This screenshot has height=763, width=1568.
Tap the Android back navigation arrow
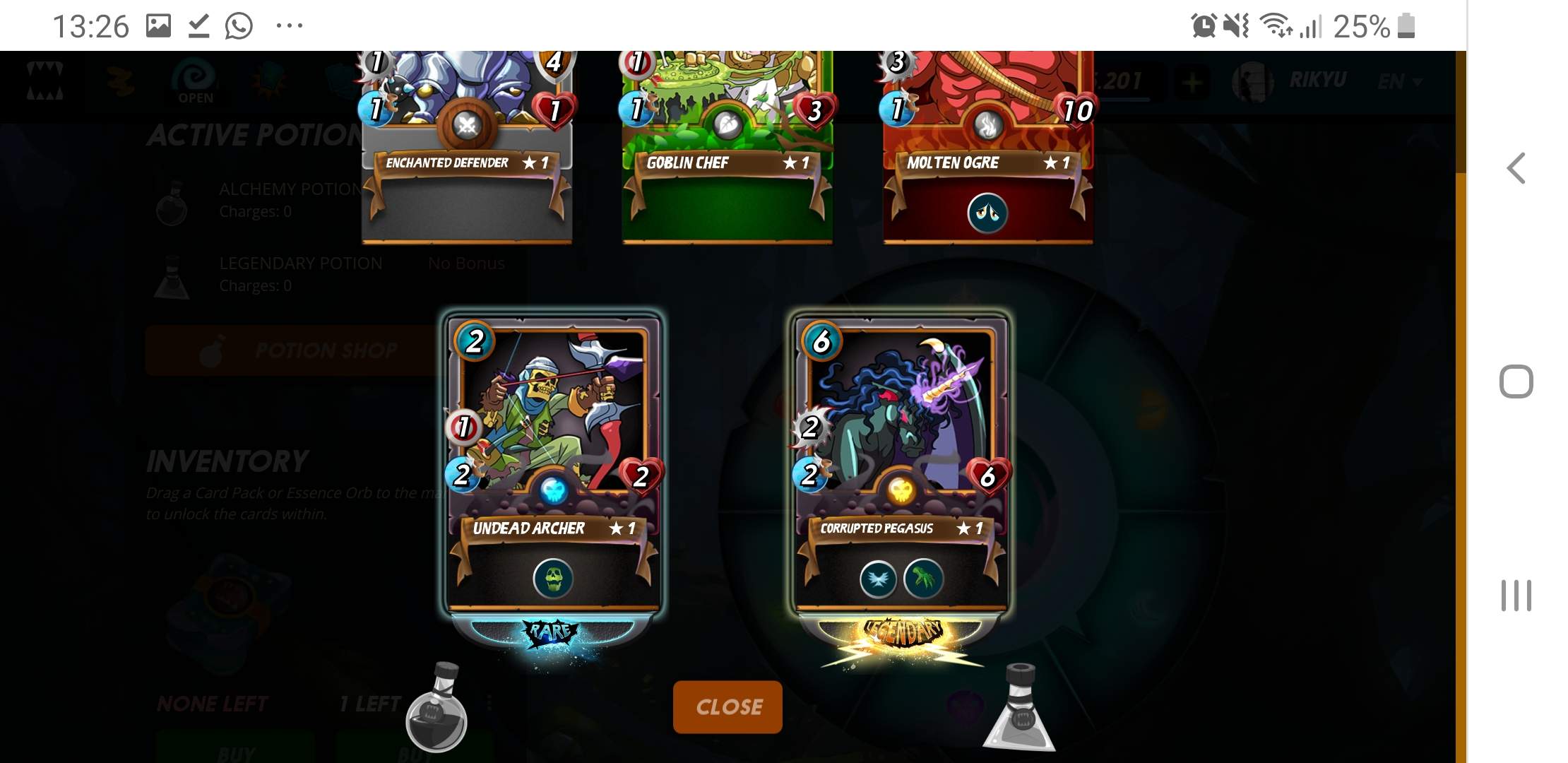coord(1516,168)
